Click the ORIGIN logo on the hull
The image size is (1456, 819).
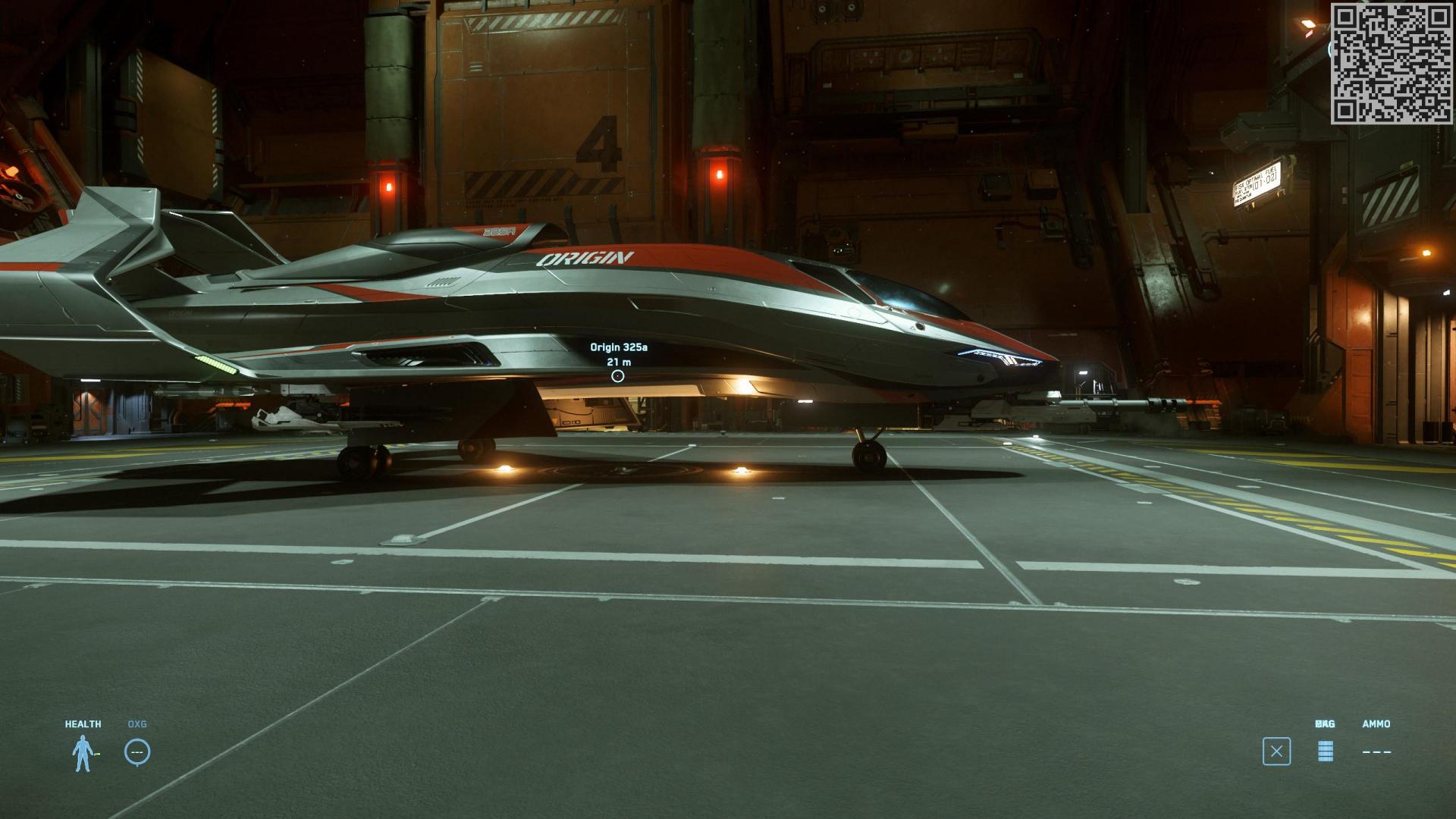[584, 258]
